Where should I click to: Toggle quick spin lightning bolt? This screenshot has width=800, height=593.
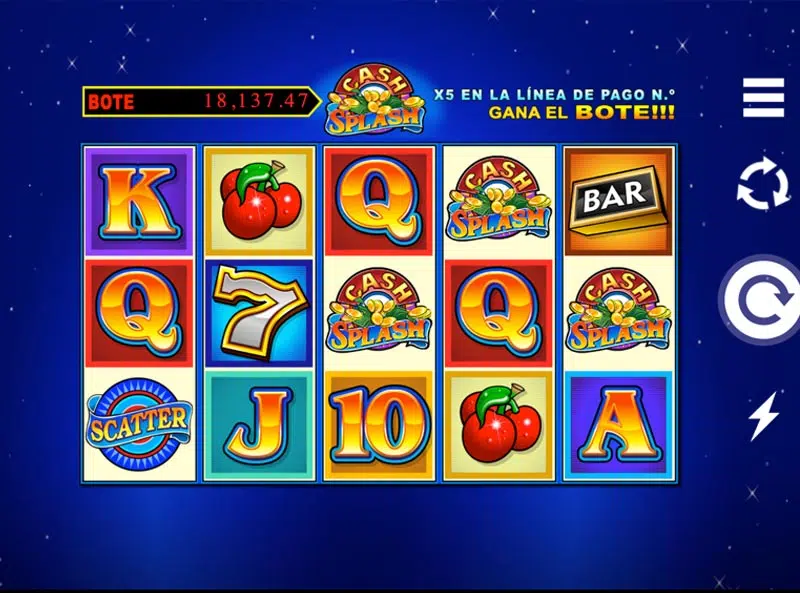pyautogui.click(x=764, y=416)
